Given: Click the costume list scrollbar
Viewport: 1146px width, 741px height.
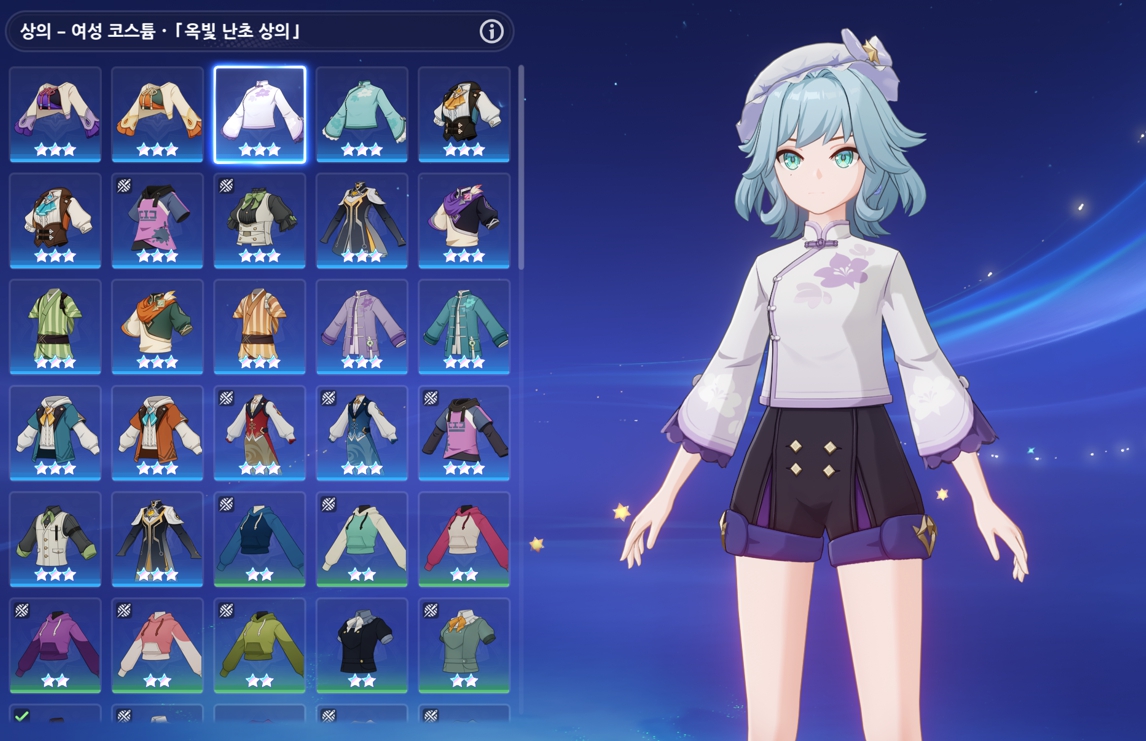Looking at the screenshot, I should (x=521, y=168).
